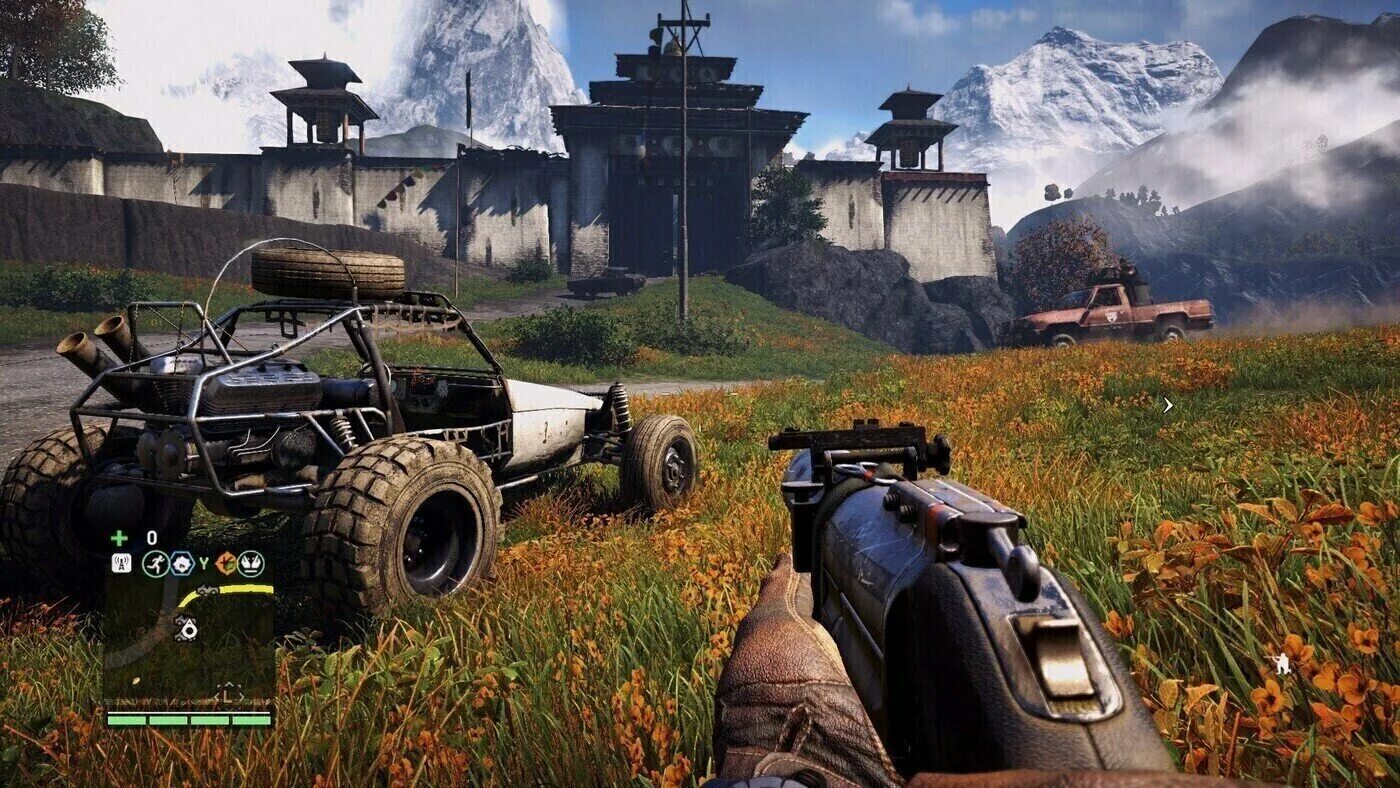Select the claw icon in the HUD
The width and height of the screenshot is (1400, 788).
pos(250,563)
